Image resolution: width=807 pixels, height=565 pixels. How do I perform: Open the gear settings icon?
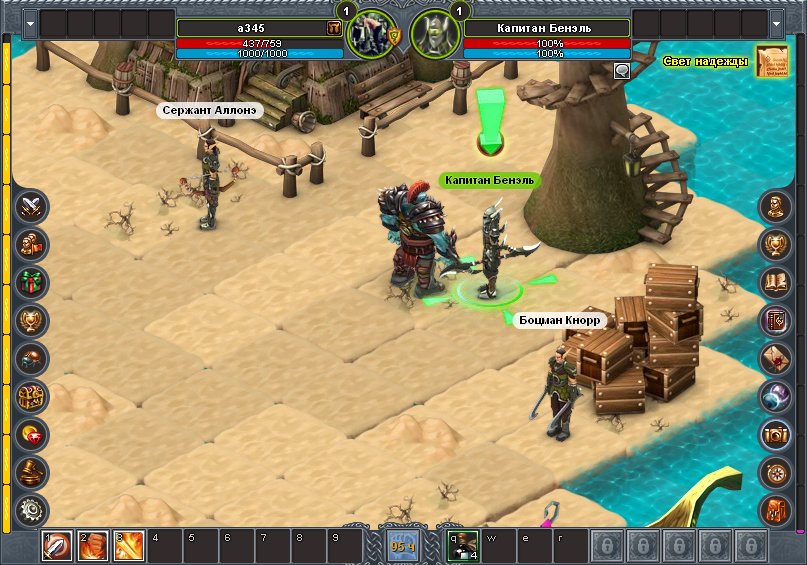[x=33, y=510]
